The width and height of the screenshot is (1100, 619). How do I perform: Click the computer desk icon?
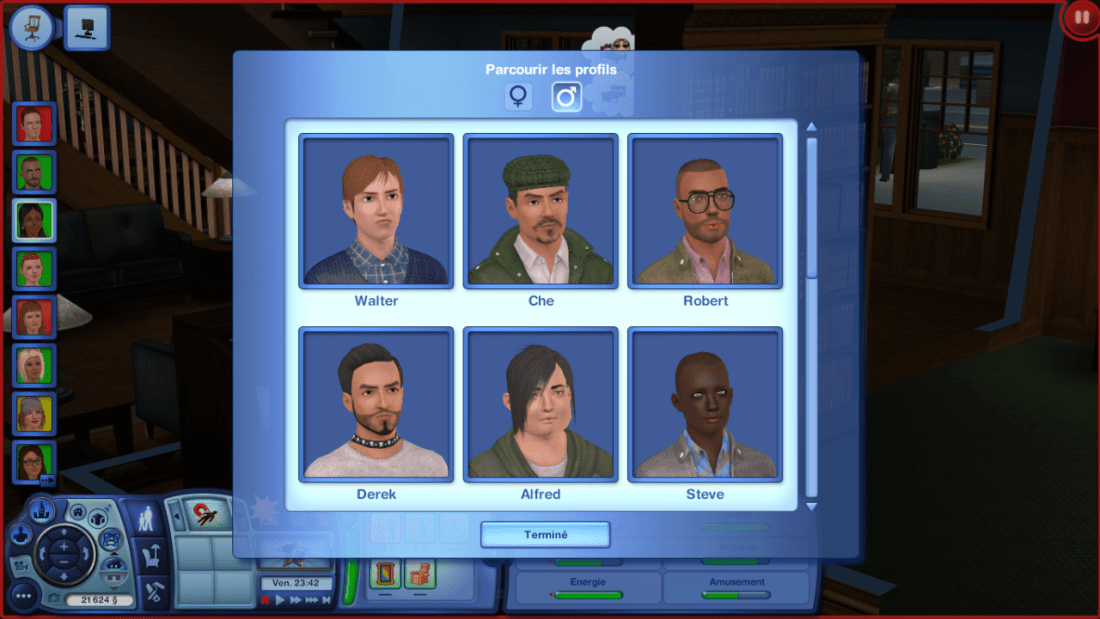point(87,27)
